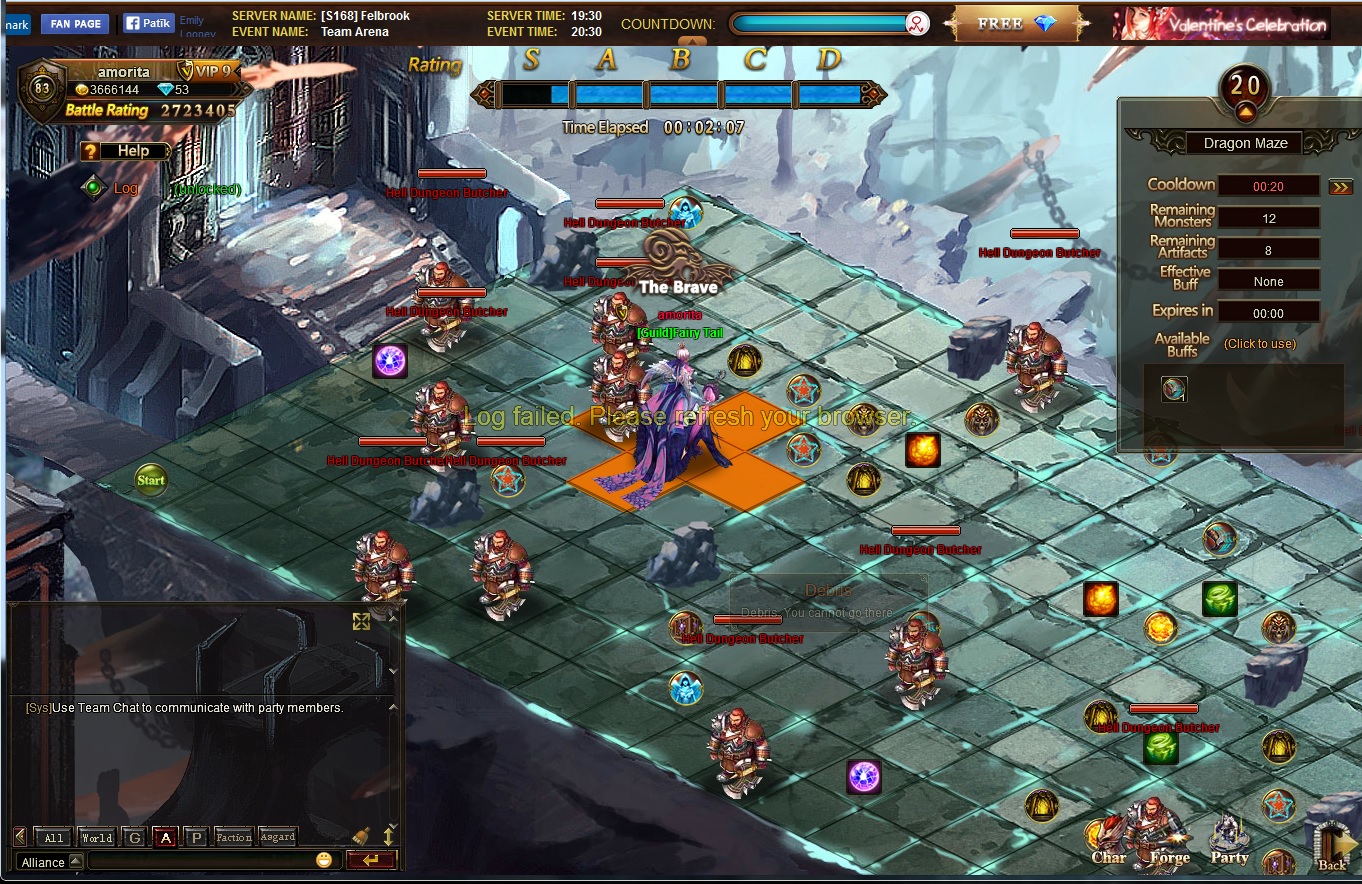Select the Asgard chat tab
The height and width of the screenshot is (884, 1362).
point(278,838)
